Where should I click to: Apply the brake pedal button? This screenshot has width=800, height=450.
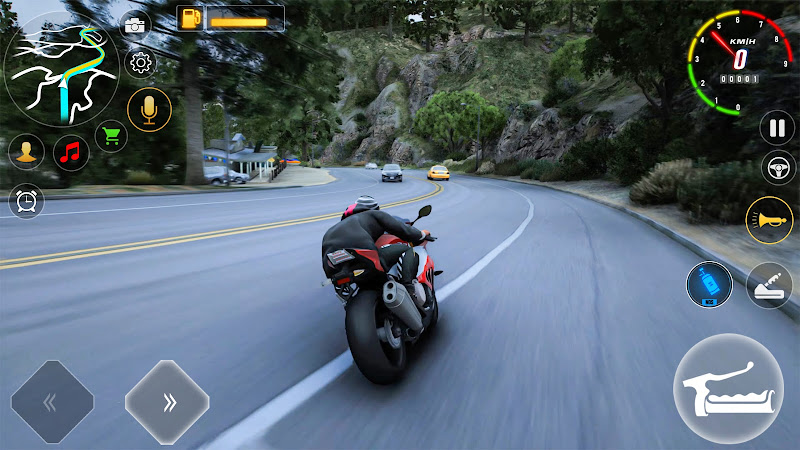tap(769, 285)
